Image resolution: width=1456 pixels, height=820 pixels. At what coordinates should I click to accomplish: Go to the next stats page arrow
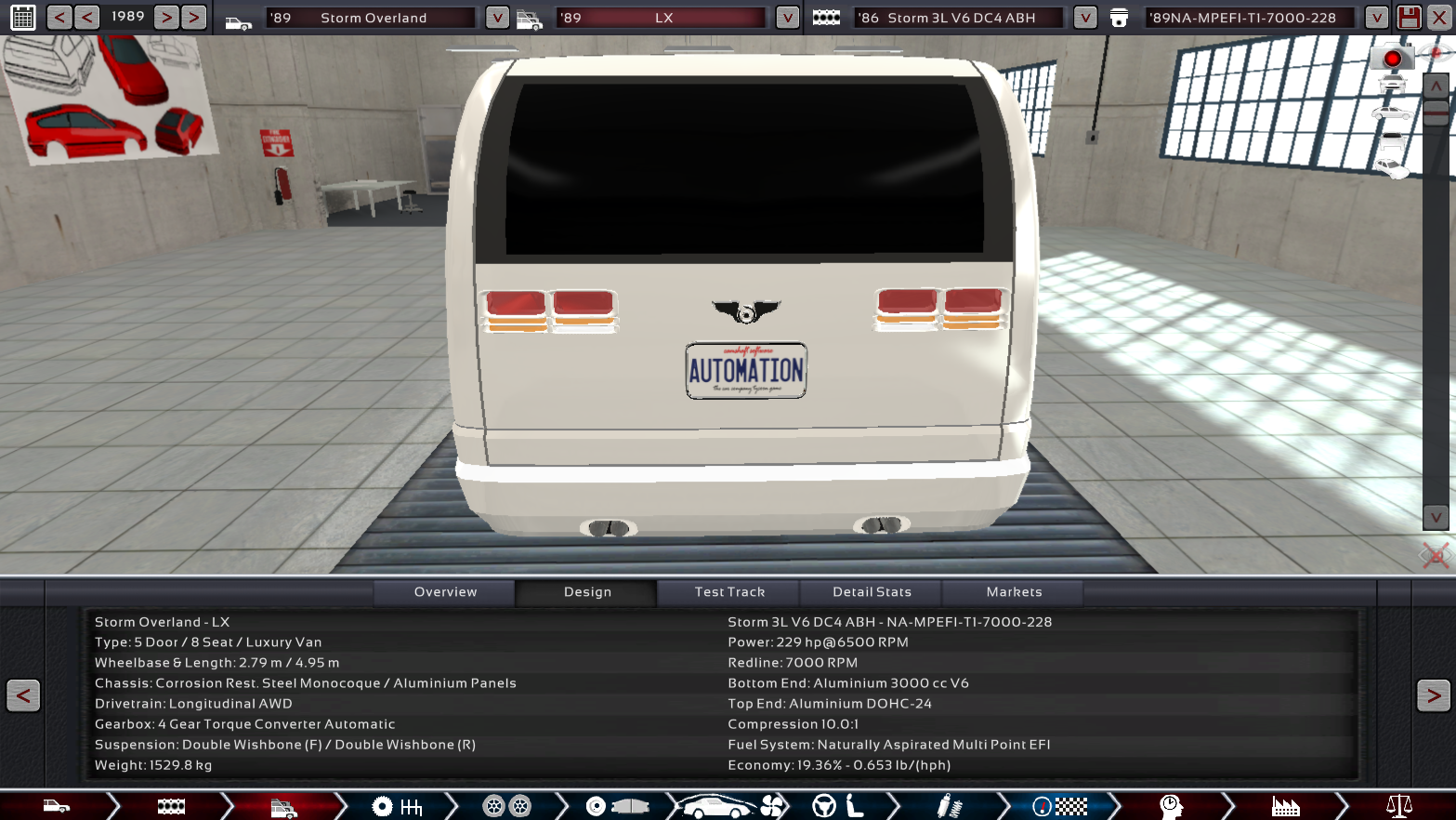[x=1433, y=695]
